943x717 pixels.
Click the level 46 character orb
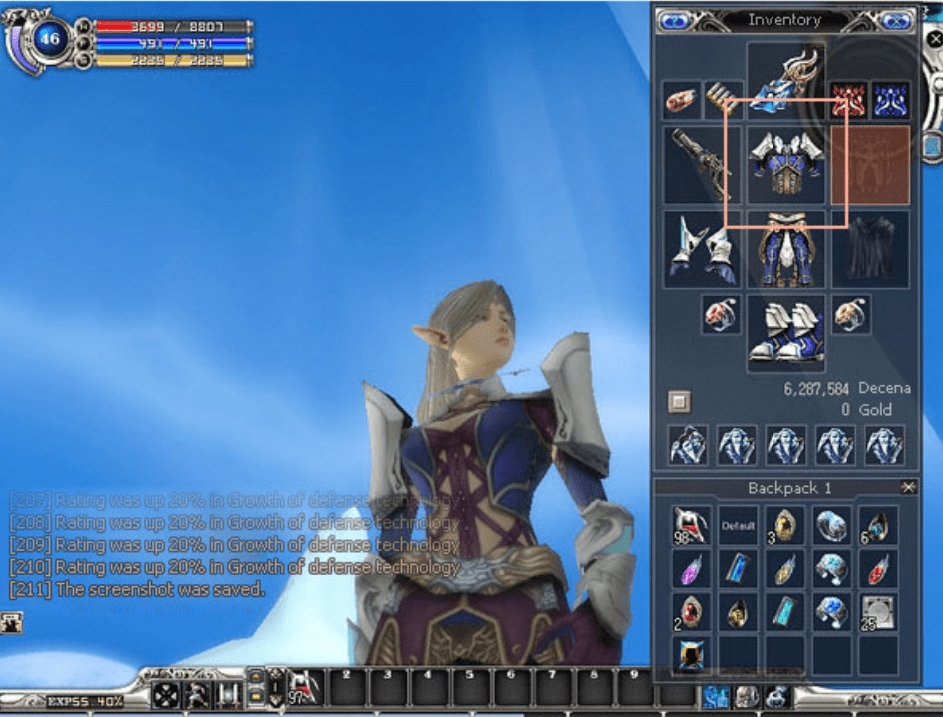click(x=49, y=40)
